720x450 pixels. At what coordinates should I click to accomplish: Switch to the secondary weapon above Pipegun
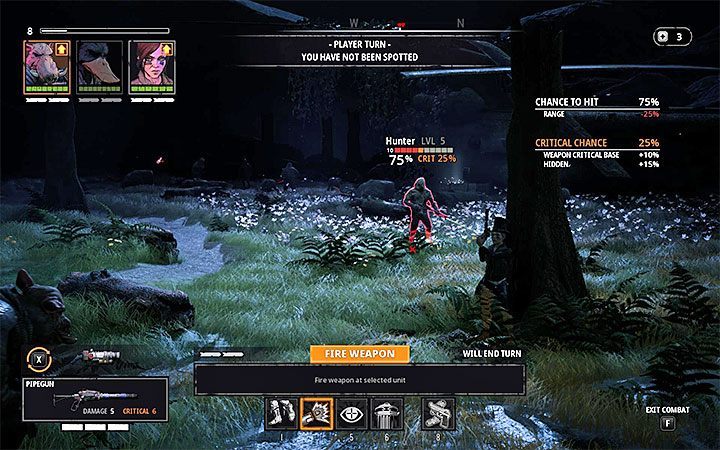101,356
